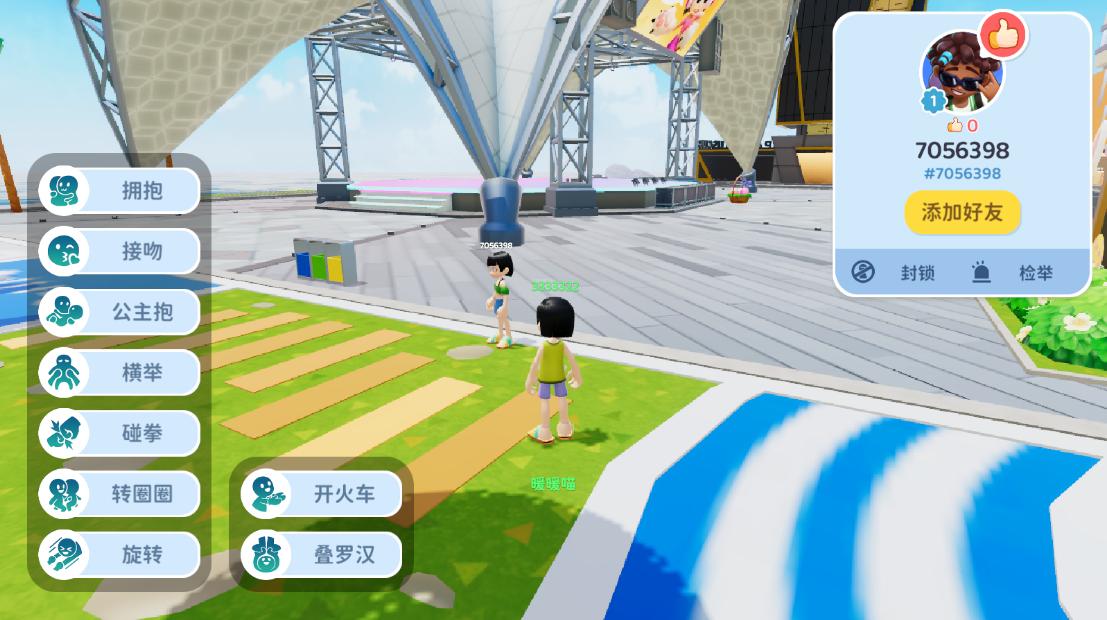Choose the 碰拳 fist bump action
Image resolution: width=1107 pixels, height=620 pixels.
(x=120, y=434)
